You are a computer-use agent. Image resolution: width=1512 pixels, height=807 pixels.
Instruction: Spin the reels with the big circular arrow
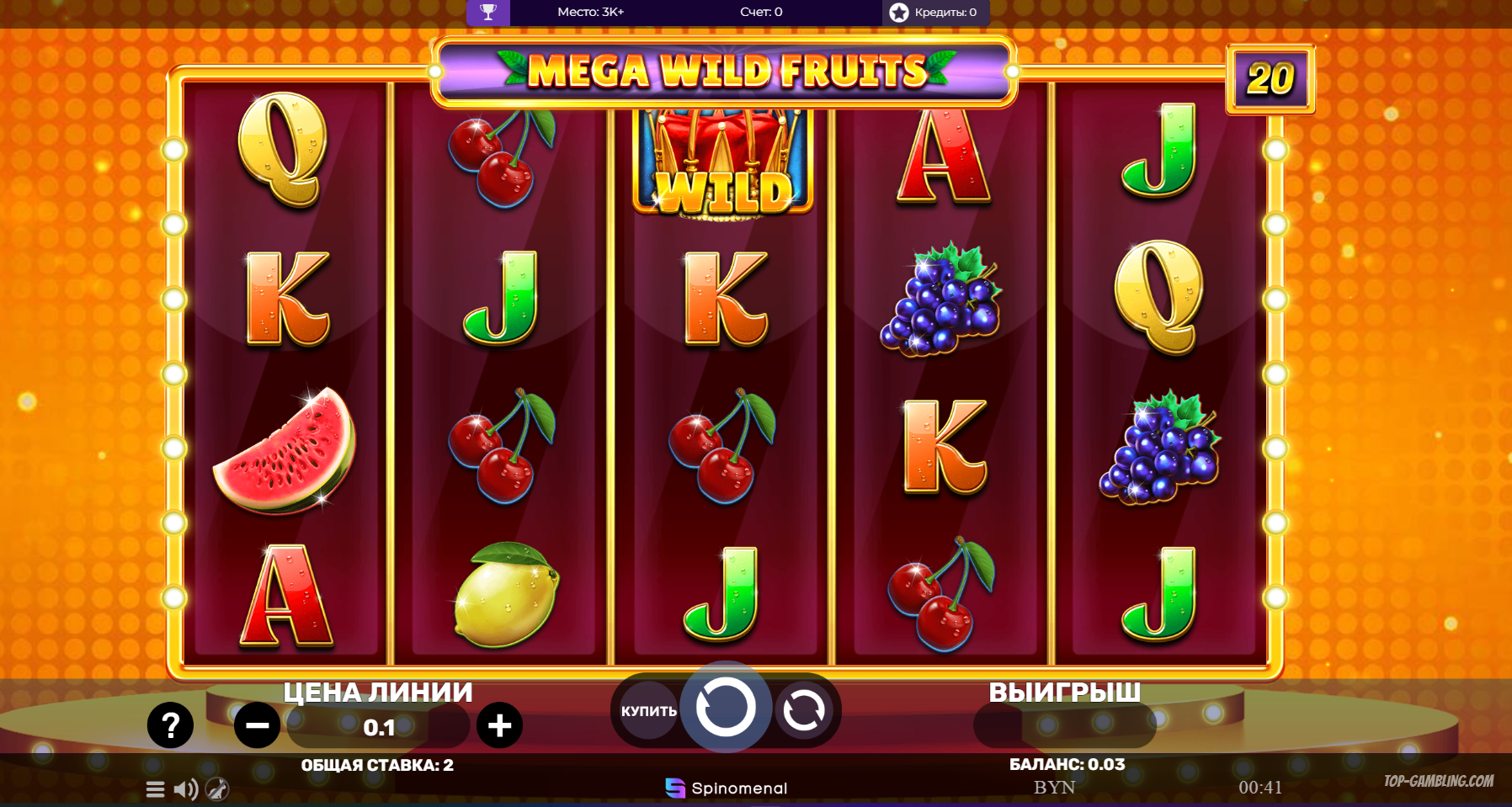[x=725, y=708]
